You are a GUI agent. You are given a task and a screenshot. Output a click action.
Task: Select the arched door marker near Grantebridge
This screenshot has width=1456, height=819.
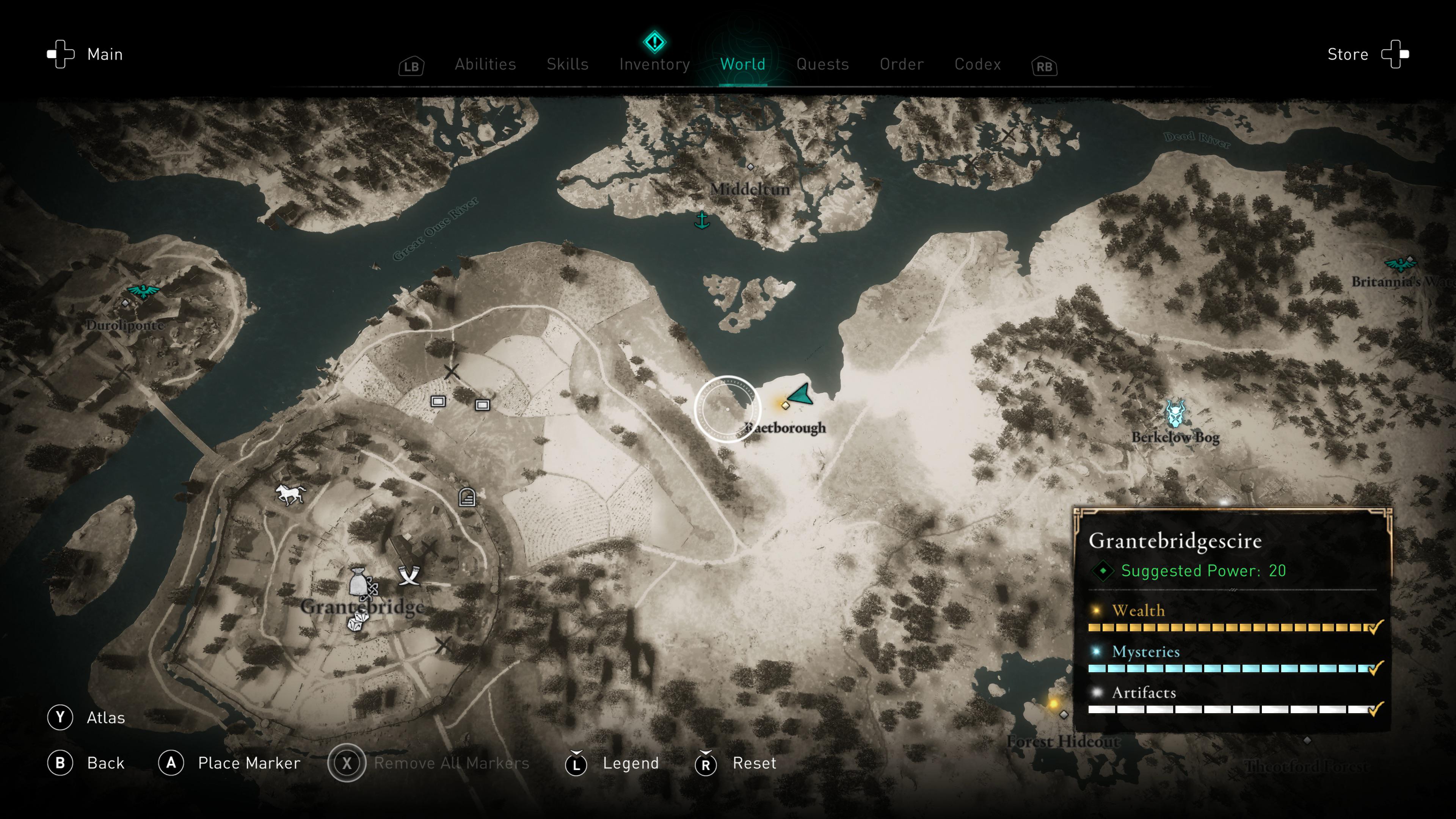point(467,497)
